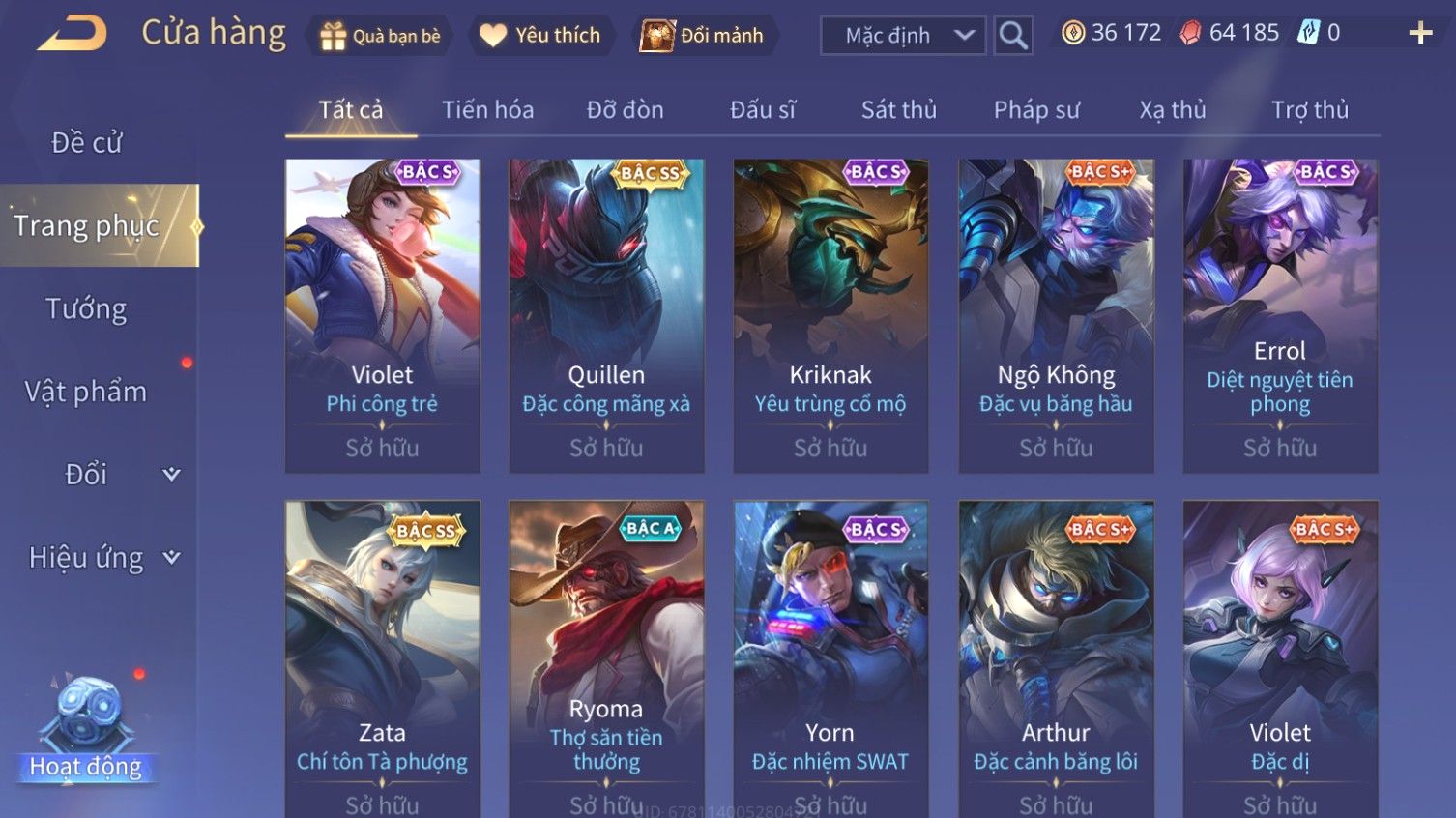Choose the Trợ thủ tab
This screenshot has height=818, width=1456.
(1309, 110)
